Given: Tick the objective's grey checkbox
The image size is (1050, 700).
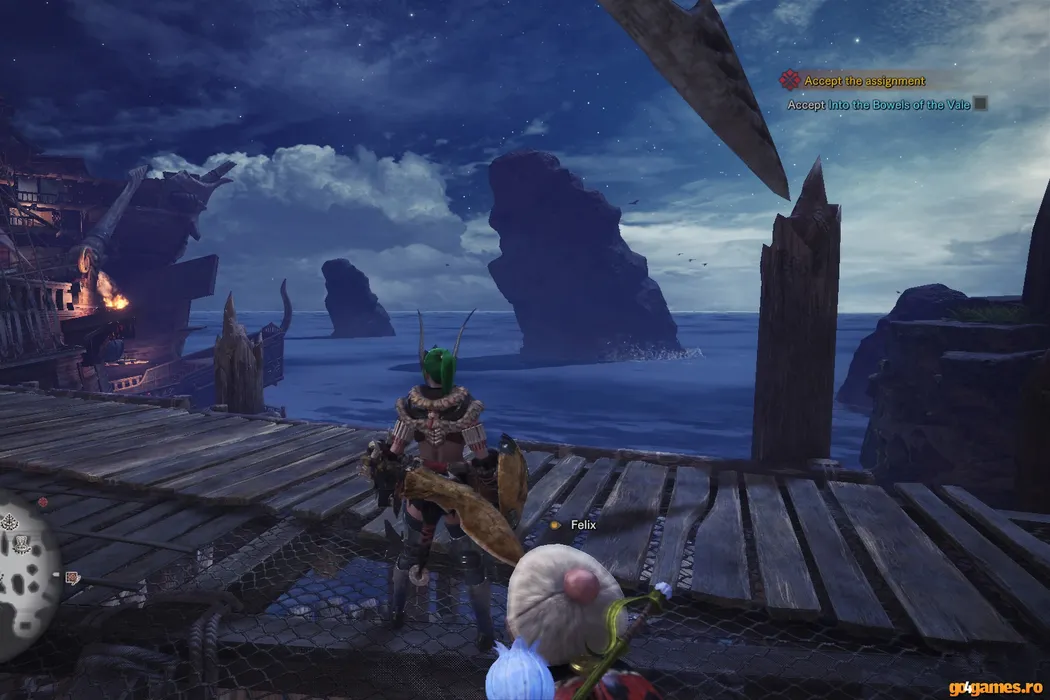Looking at the screenshot, I should pyautogui.click(x=980, y=103).
